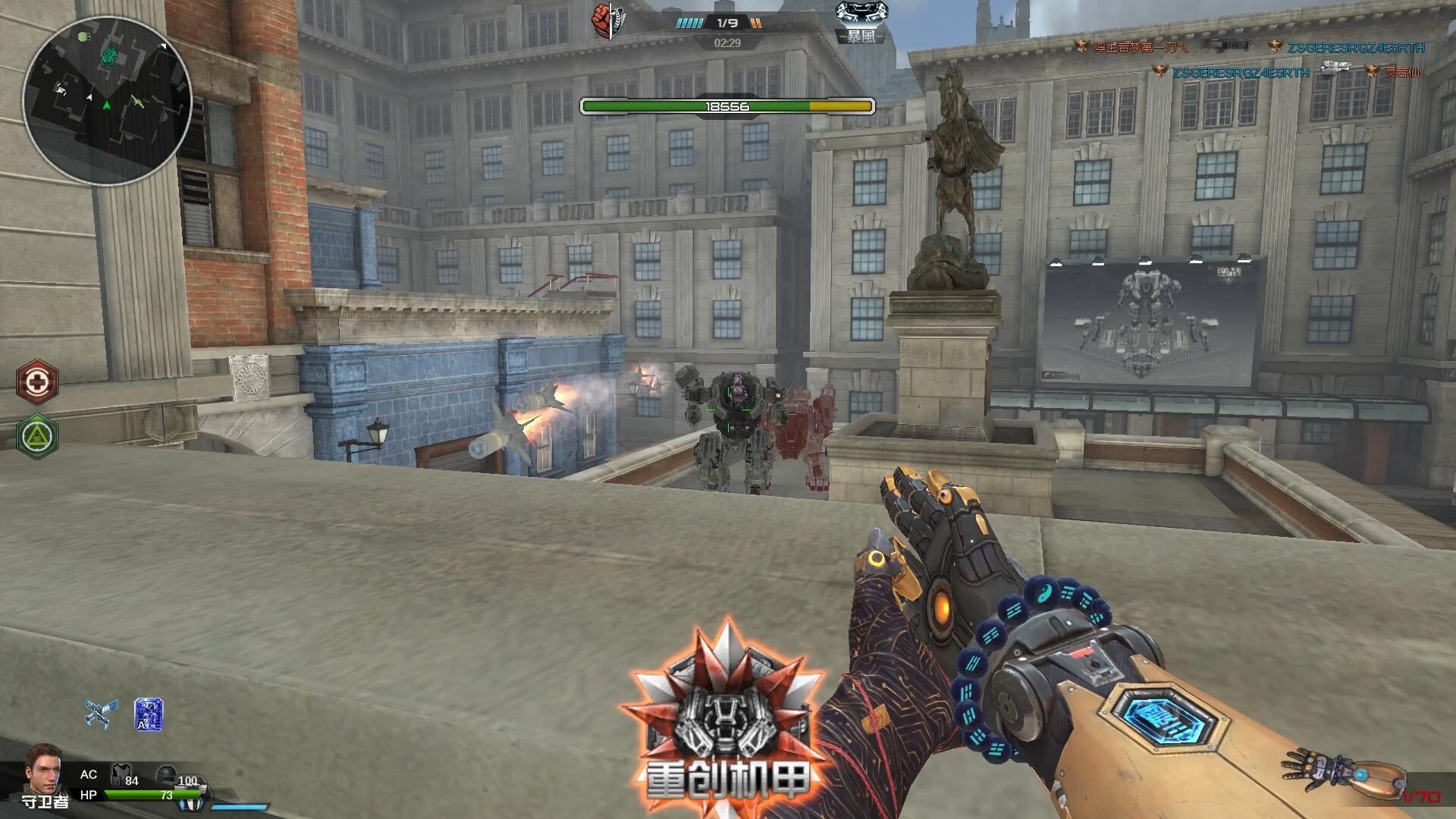Click the red fist team emblem
The height and width of the screenshot is (819, 1456).
[604, 21]
